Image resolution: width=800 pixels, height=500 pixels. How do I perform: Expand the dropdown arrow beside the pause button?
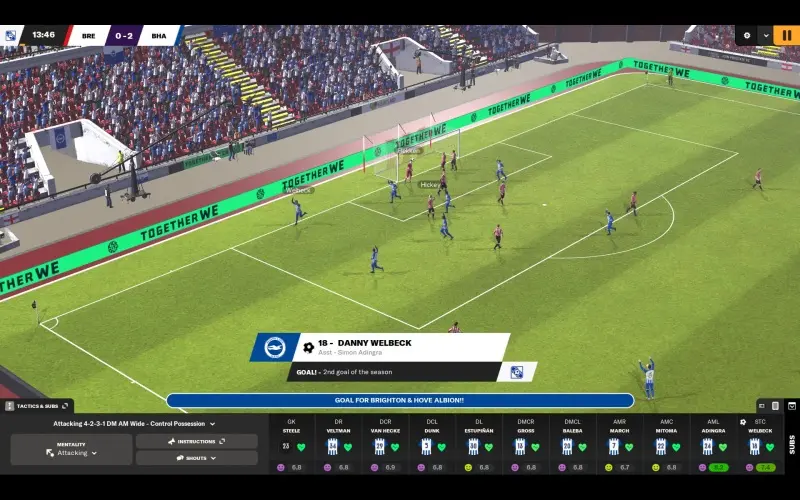[x=765, y=35]
